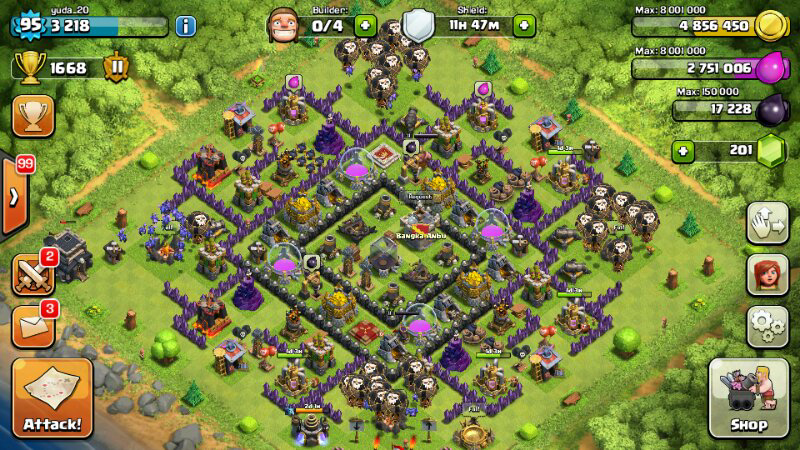Open the crossed-swords battle log
The height and width of the screenshot is (450, 800).
click(33, 274)
